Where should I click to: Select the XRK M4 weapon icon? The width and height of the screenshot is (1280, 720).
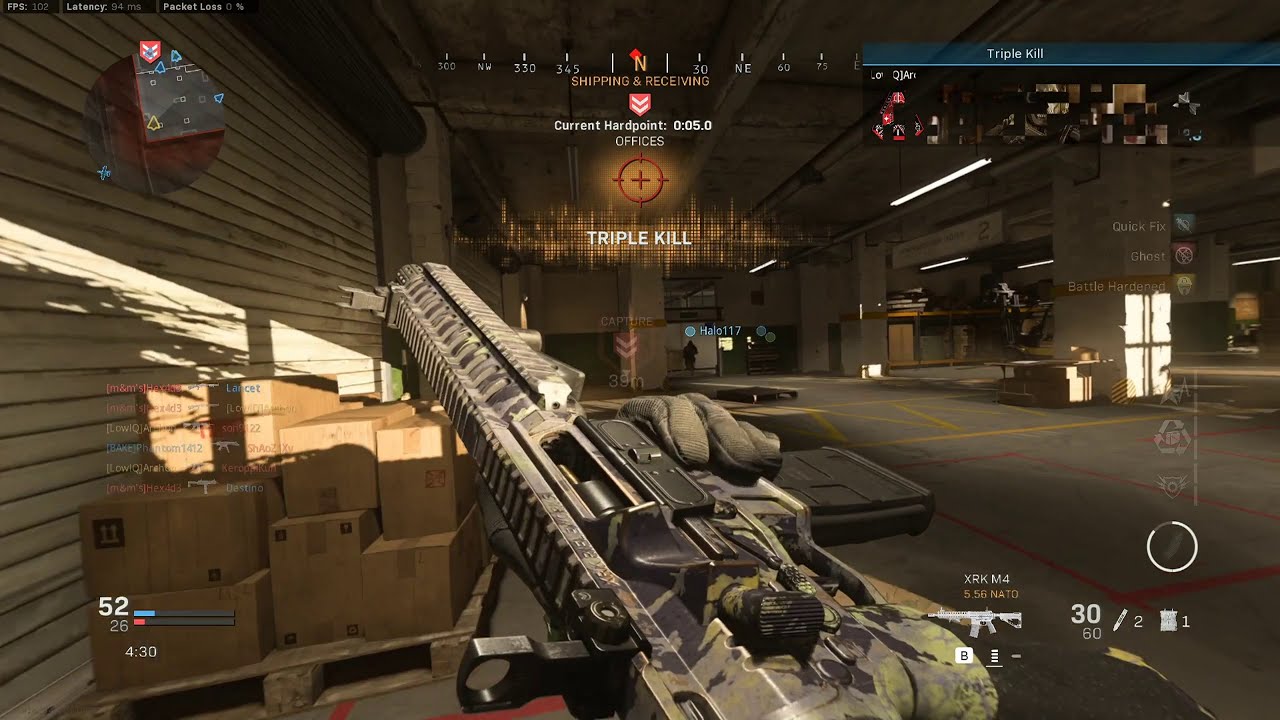pos(974,621)
